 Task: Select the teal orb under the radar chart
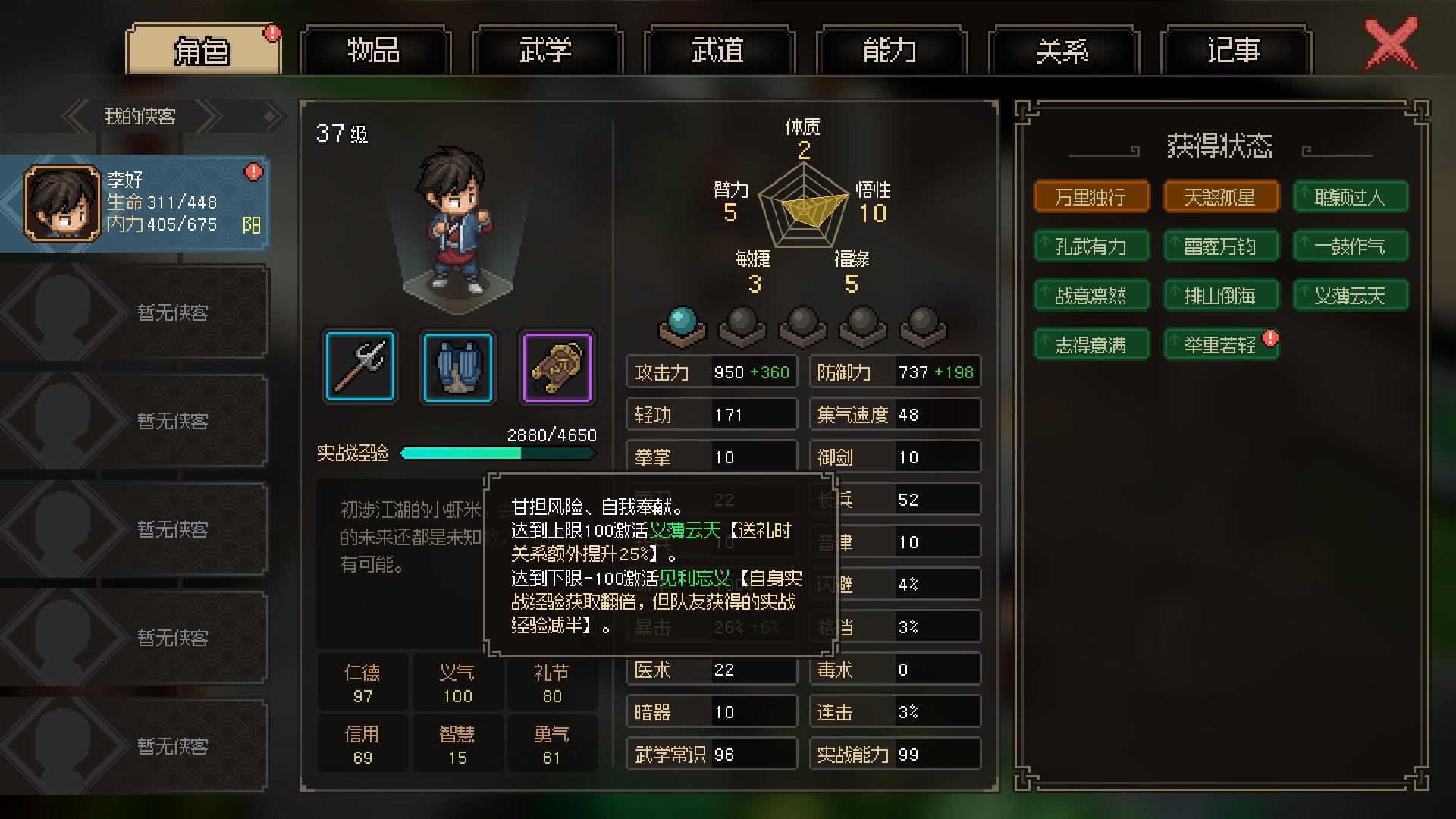681,325
